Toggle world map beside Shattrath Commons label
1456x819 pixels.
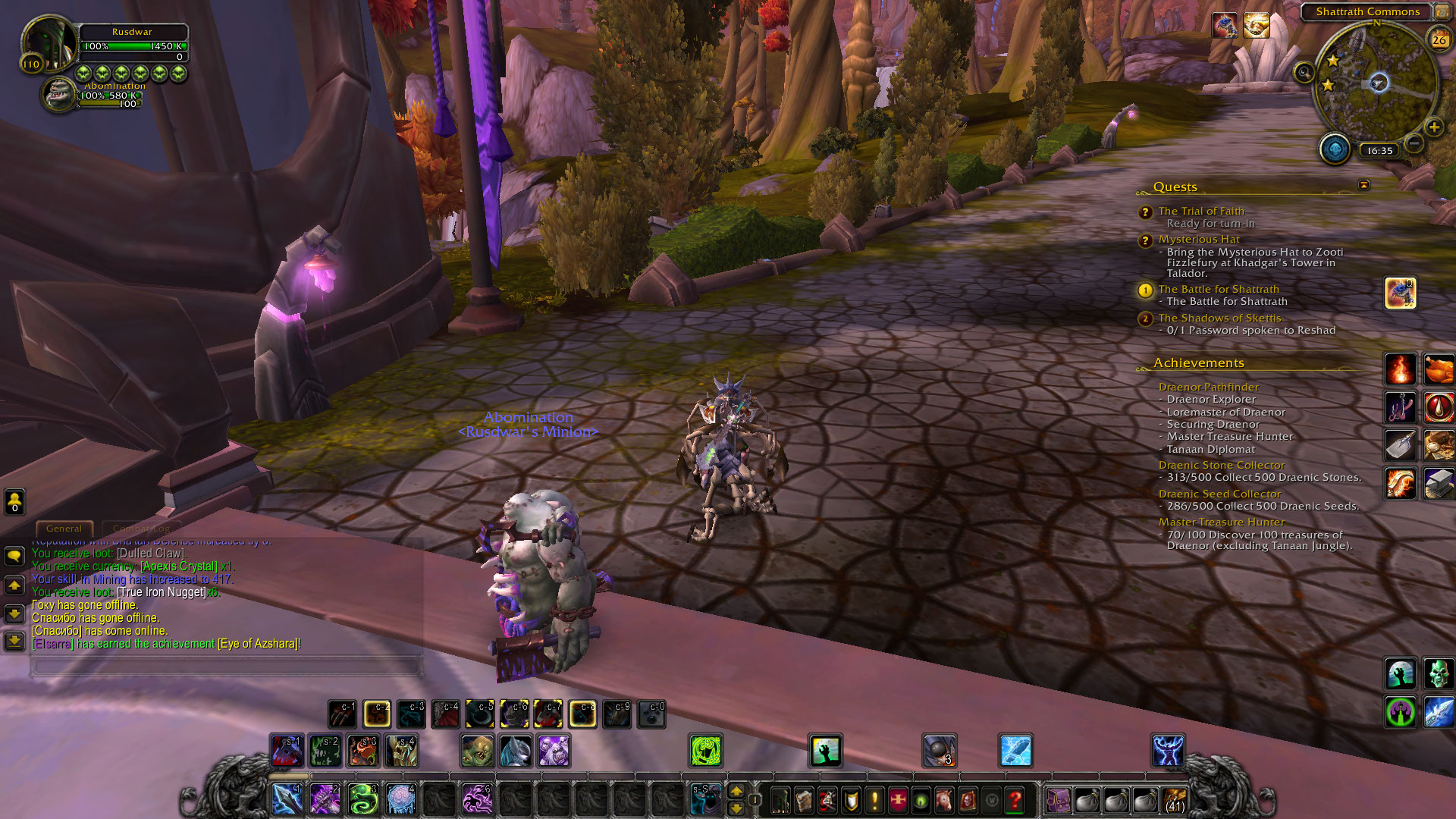tap(1441, 11)
